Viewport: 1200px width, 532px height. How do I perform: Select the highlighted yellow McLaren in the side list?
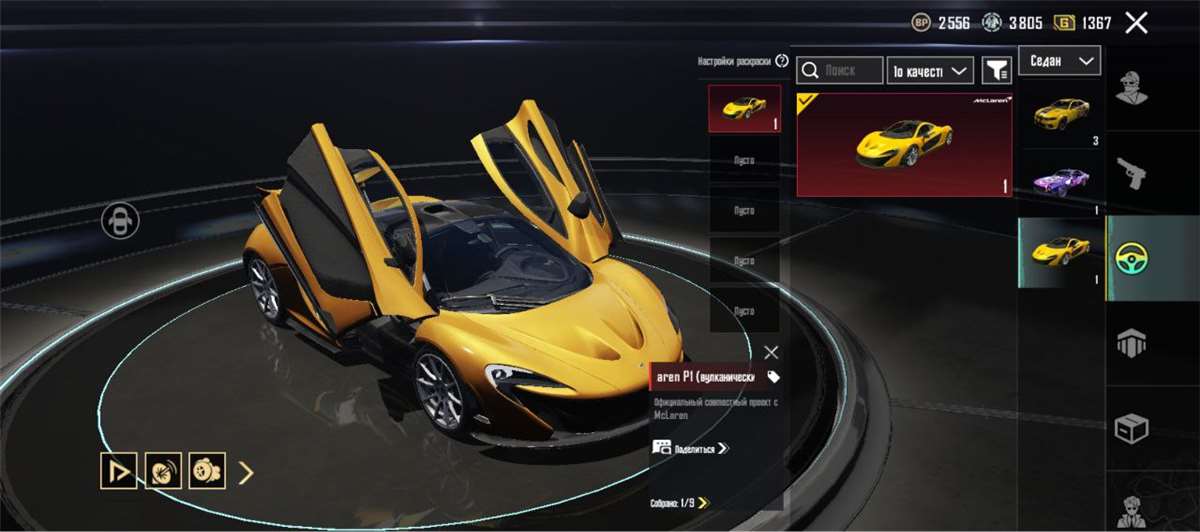1060,252
